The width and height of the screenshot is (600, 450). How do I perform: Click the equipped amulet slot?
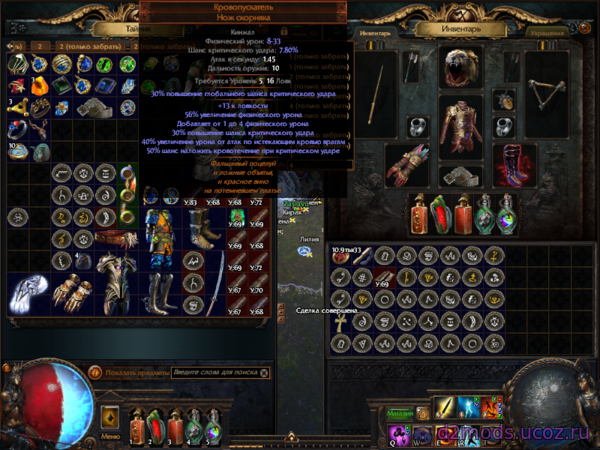point(503,99)
